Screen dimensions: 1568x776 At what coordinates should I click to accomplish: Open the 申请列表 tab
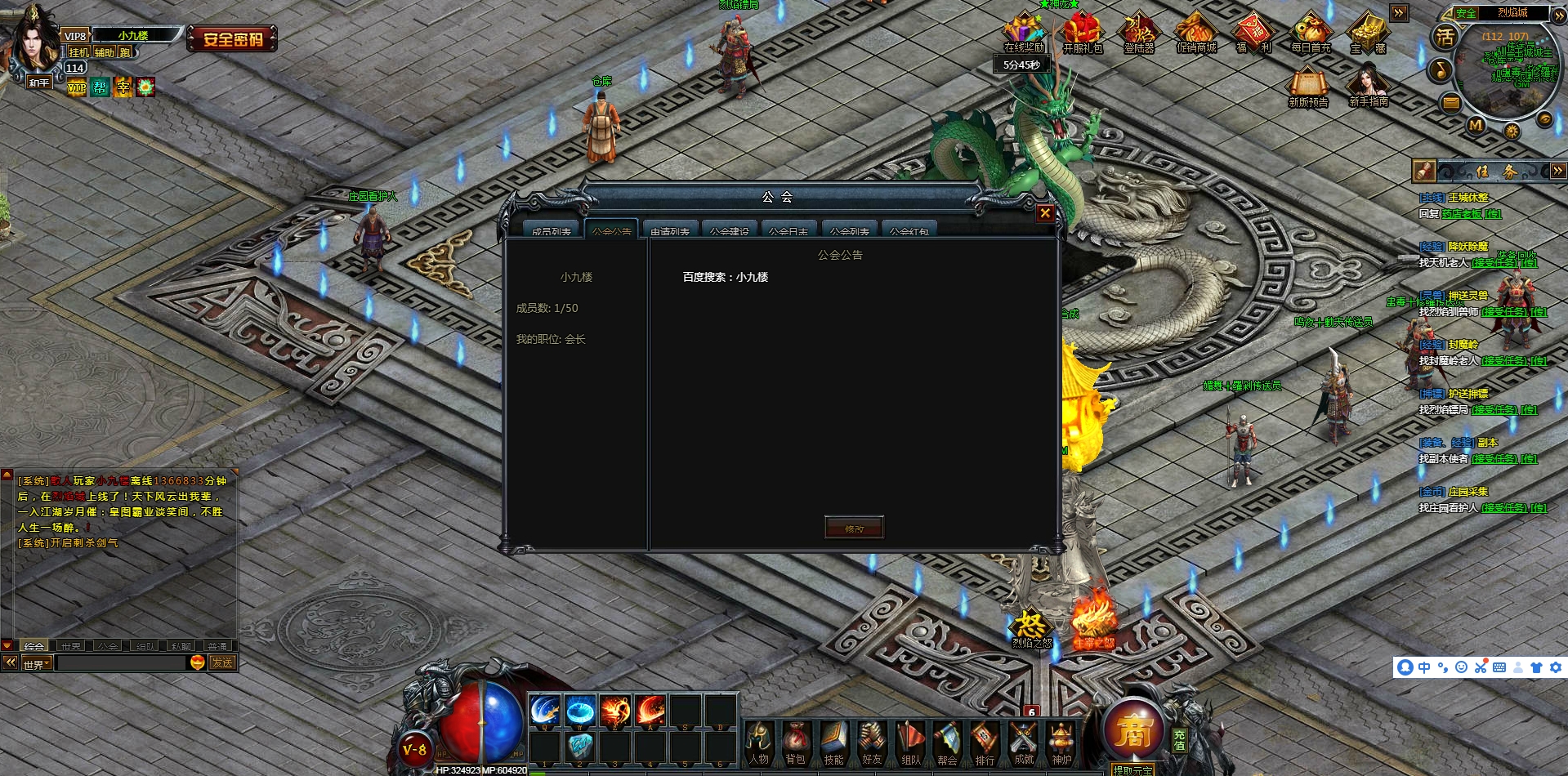click(670, 230)
